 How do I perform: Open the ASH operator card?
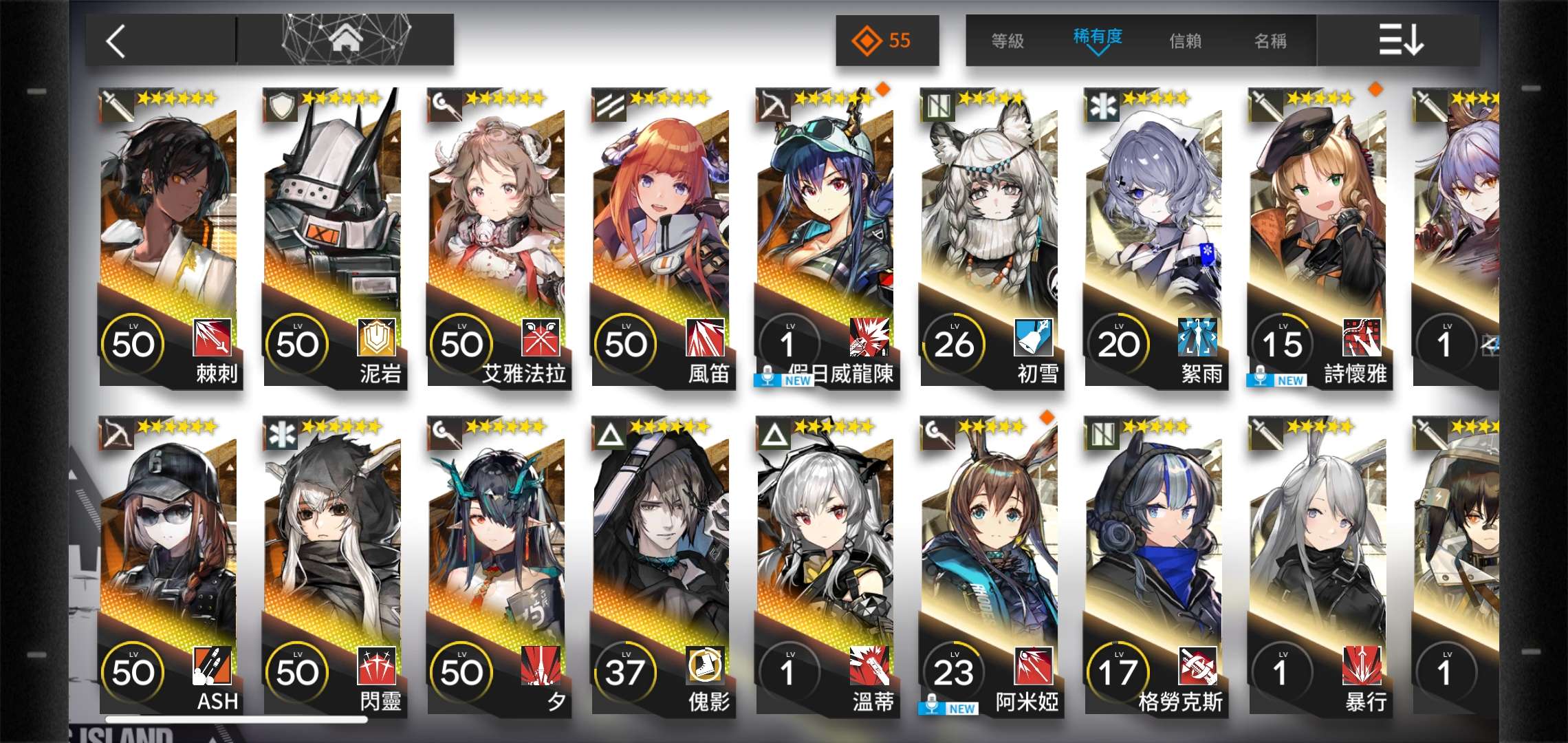tap(169, 566)
